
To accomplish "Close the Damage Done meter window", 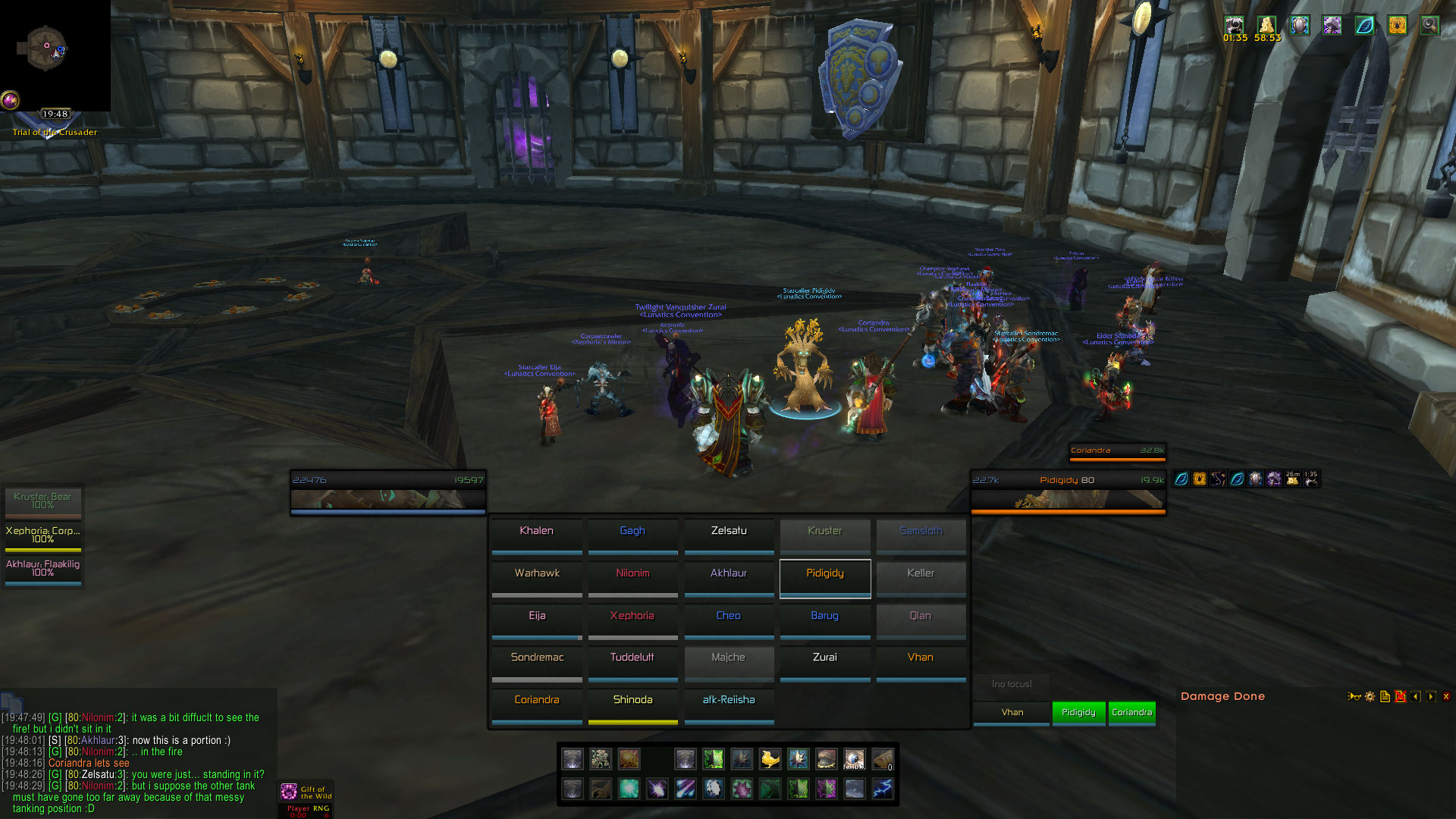I will [1445, 697].
